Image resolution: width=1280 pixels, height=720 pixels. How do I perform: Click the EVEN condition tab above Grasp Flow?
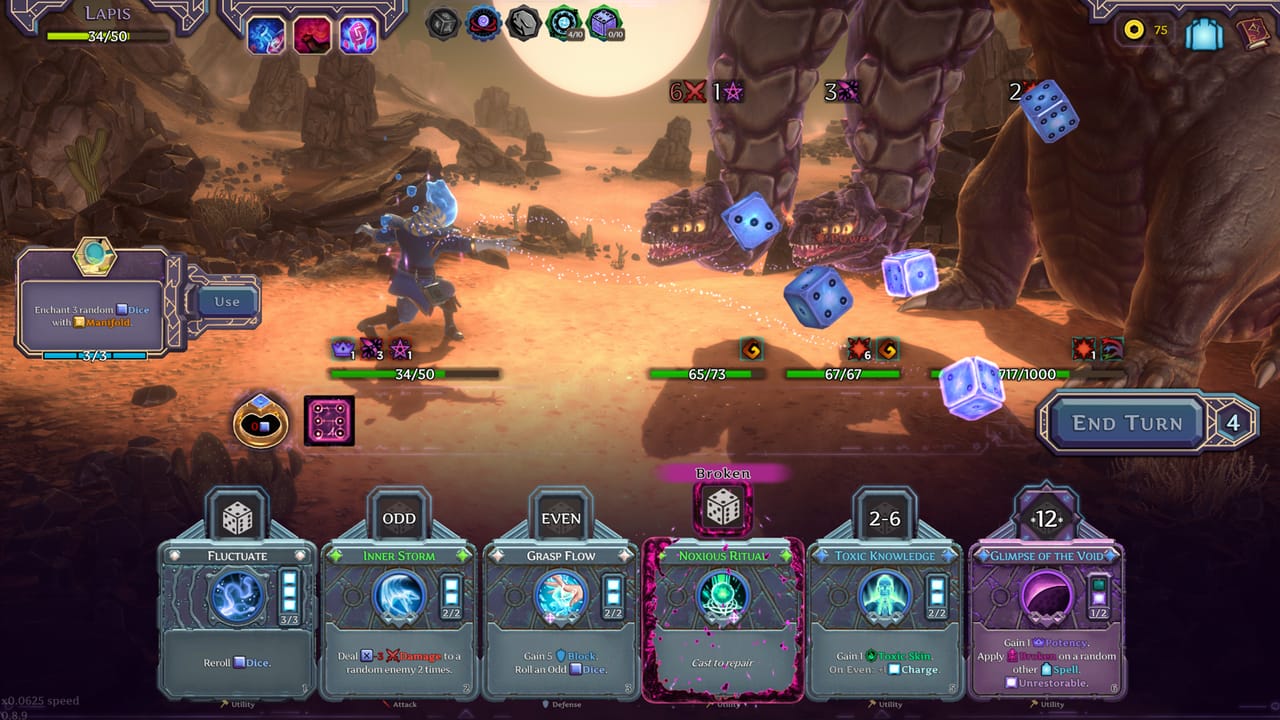[x=560, y=518]
